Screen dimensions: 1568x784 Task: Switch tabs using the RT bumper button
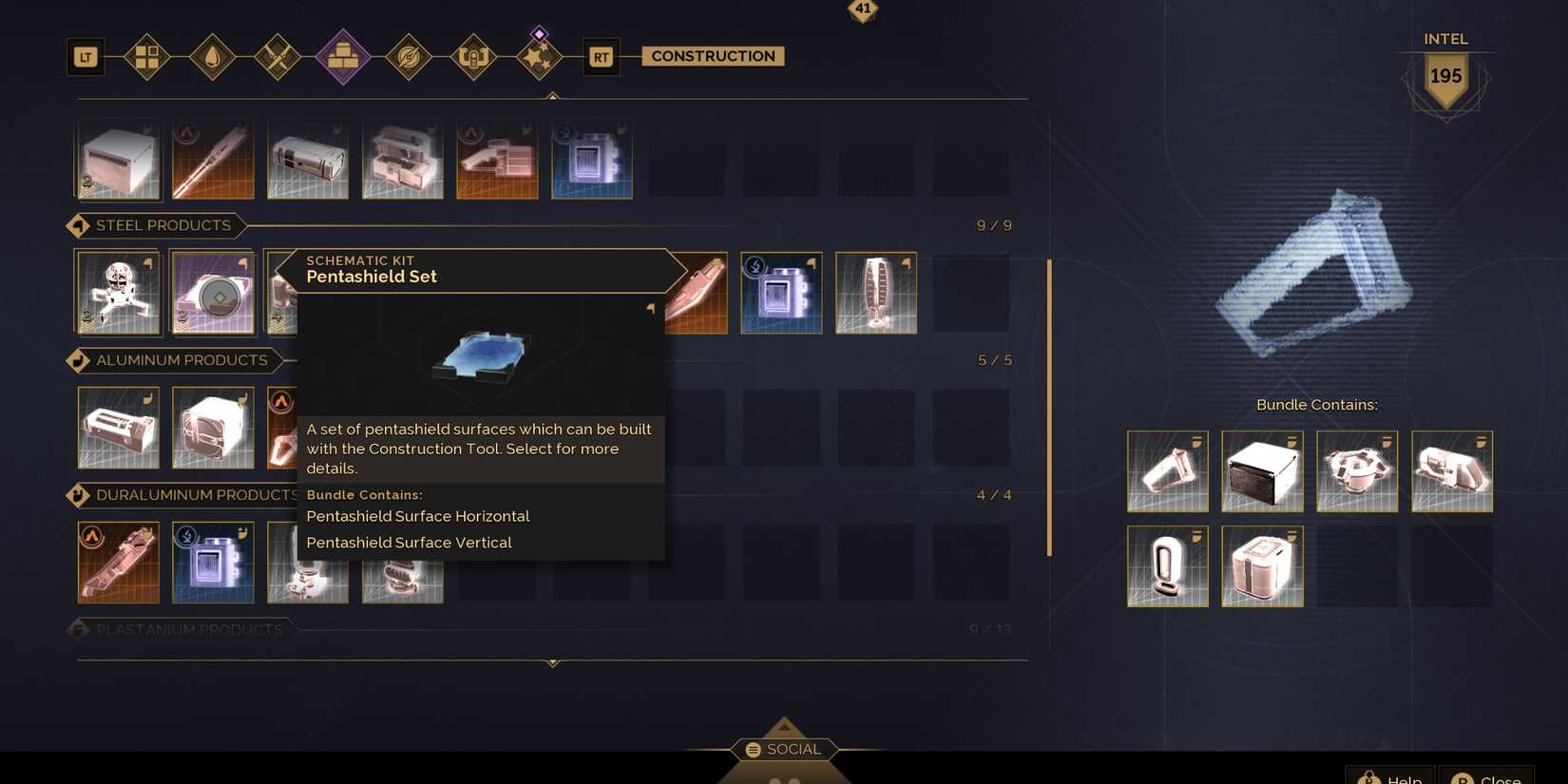[601, 57]
